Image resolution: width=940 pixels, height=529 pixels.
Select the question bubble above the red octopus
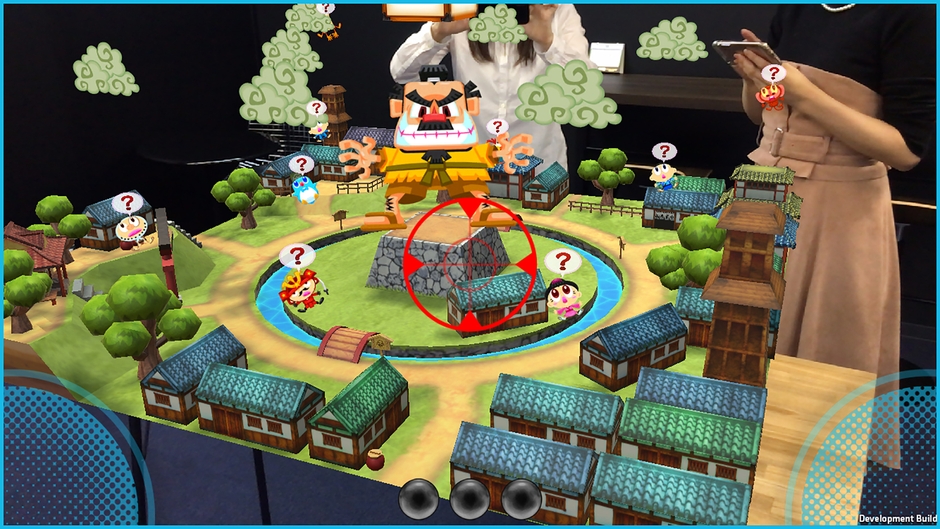click(x=771, y=73)
